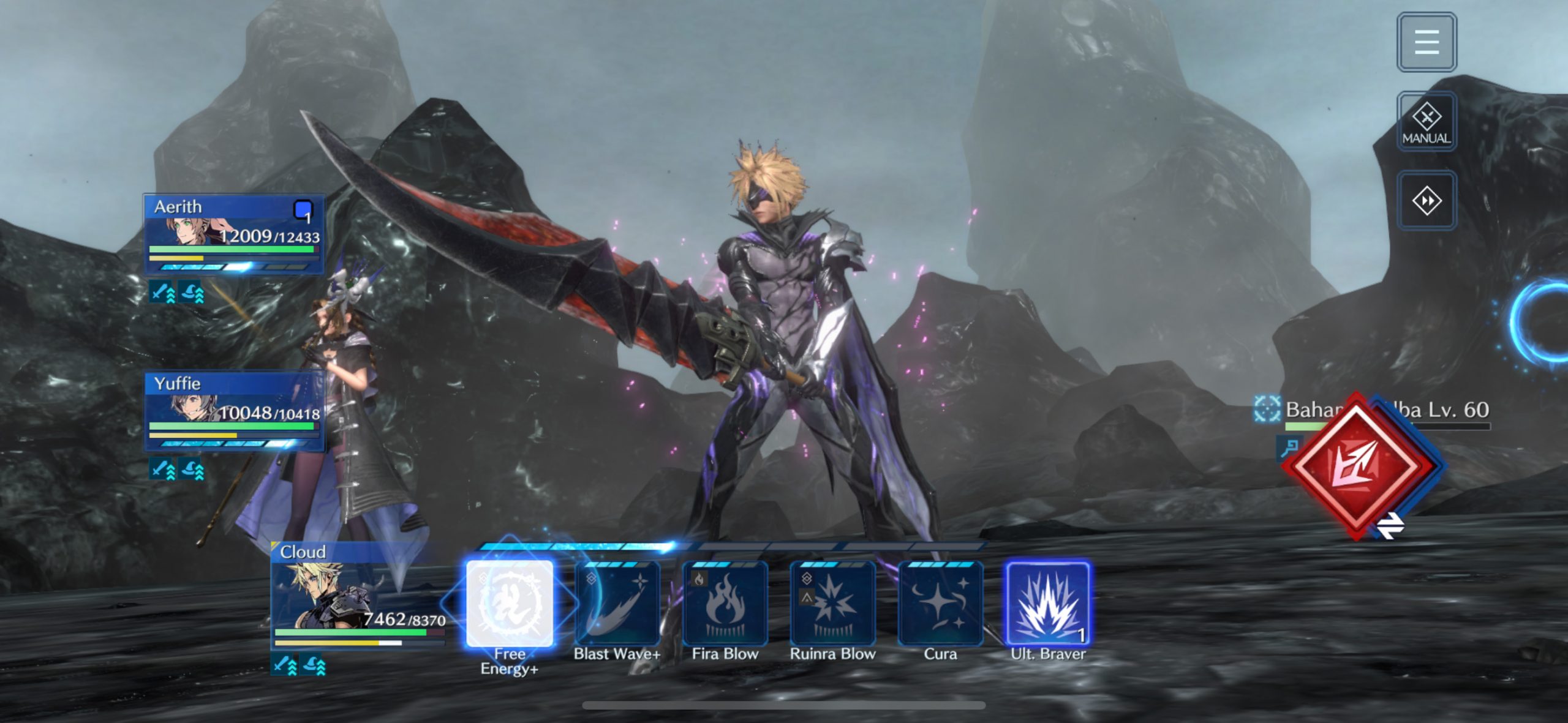Use the Free Energy+ ability
The image size is (1568, 723).
coord(510,604)
